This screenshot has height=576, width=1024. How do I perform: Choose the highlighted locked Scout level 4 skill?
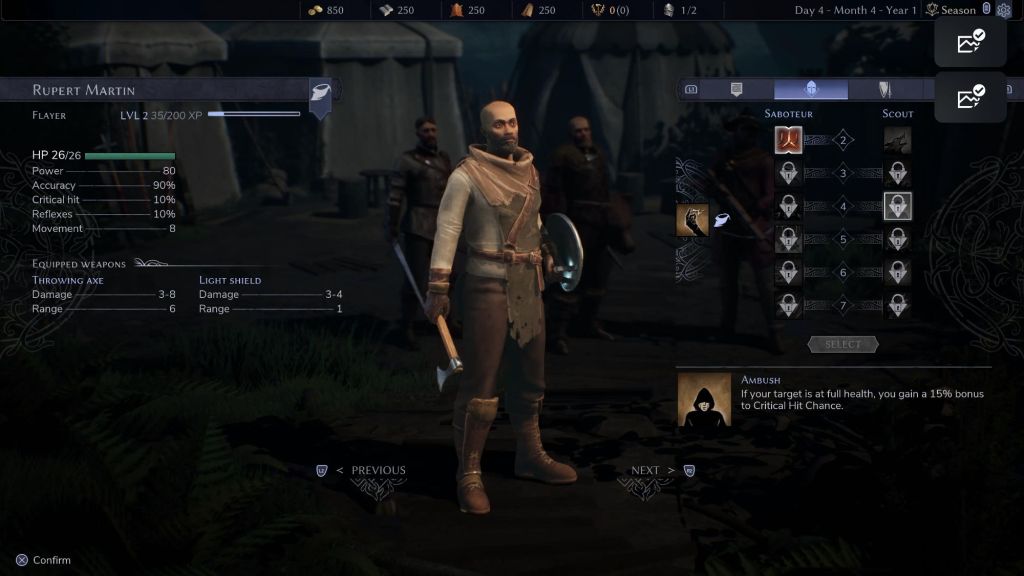(897, 206)
